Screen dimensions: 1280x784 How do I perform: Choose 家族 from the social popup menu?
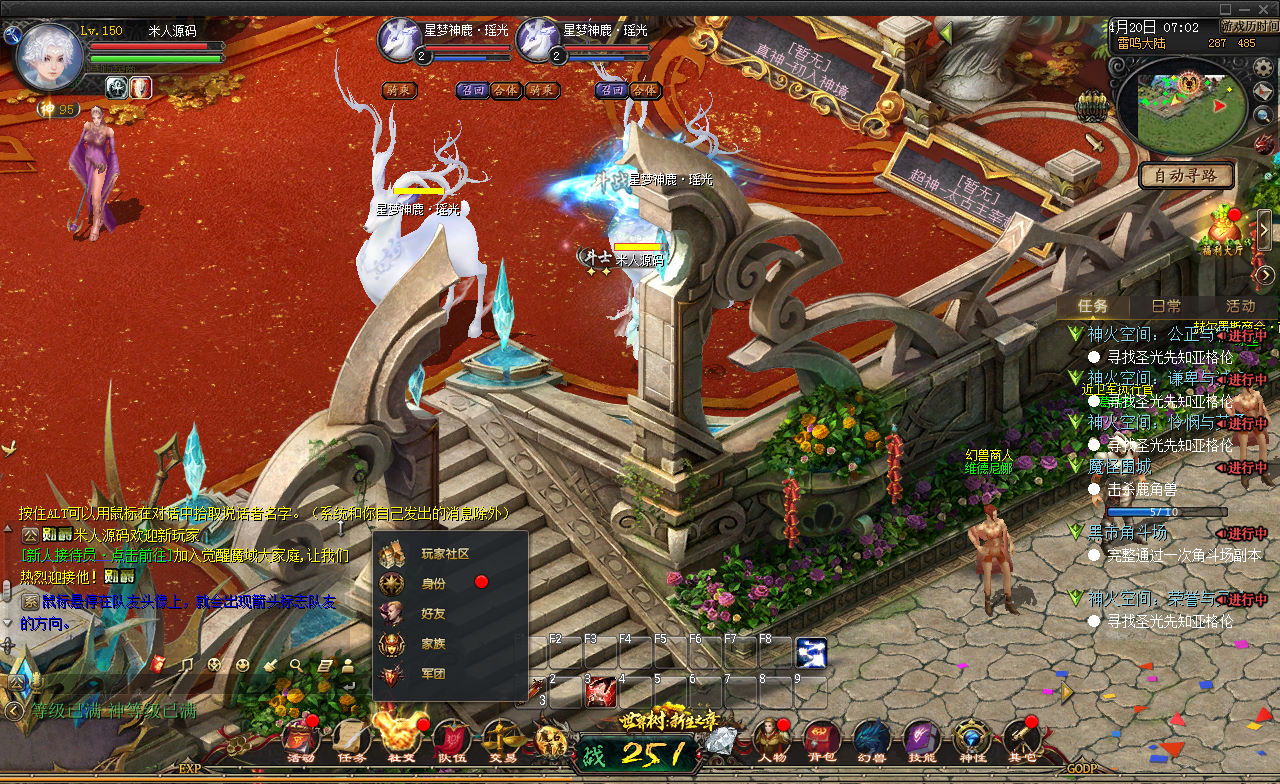point(433,644)
